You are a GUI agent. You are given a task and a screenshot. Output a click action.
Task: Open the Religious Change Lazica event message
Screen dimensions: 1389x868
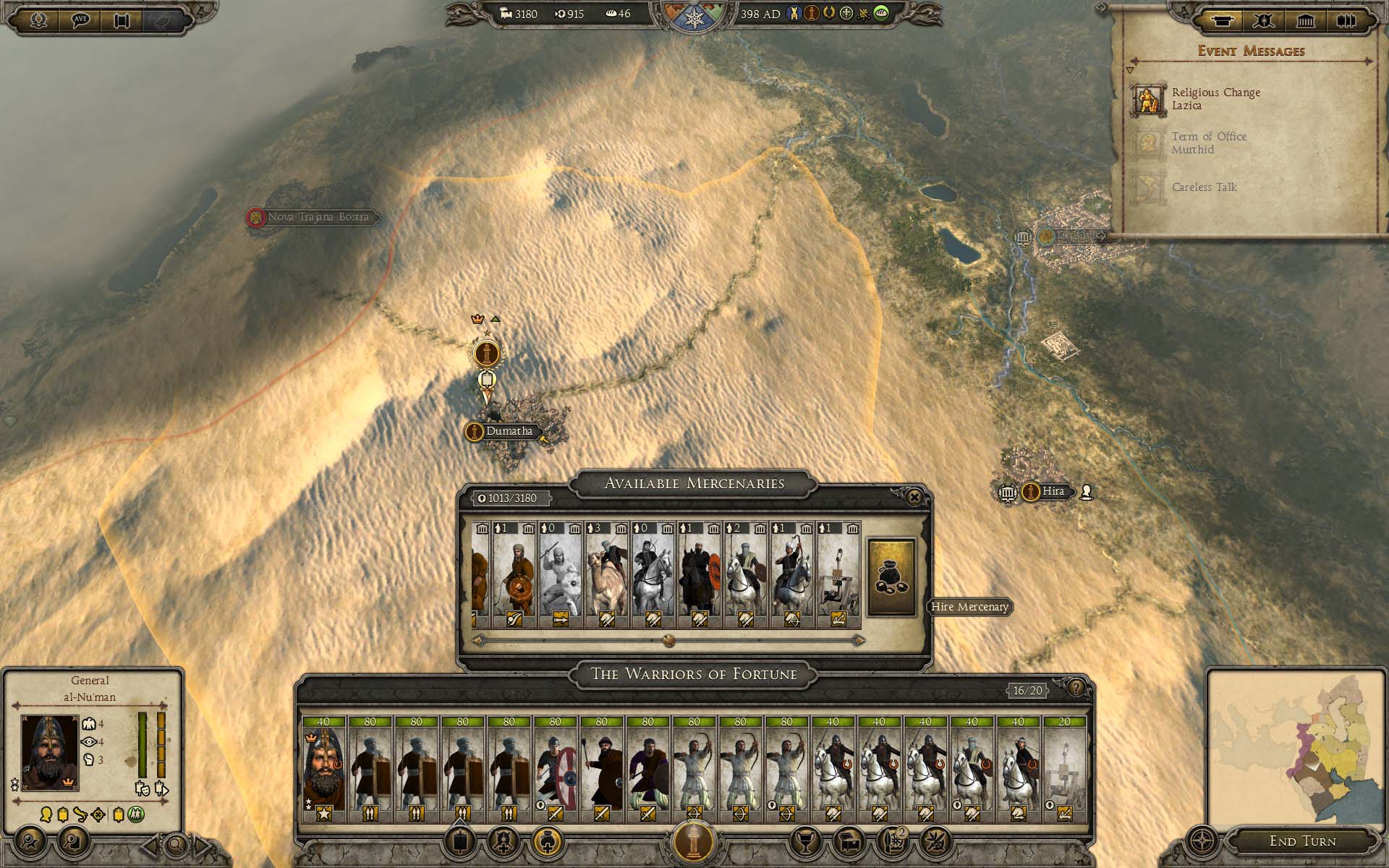pos(1215,99)
